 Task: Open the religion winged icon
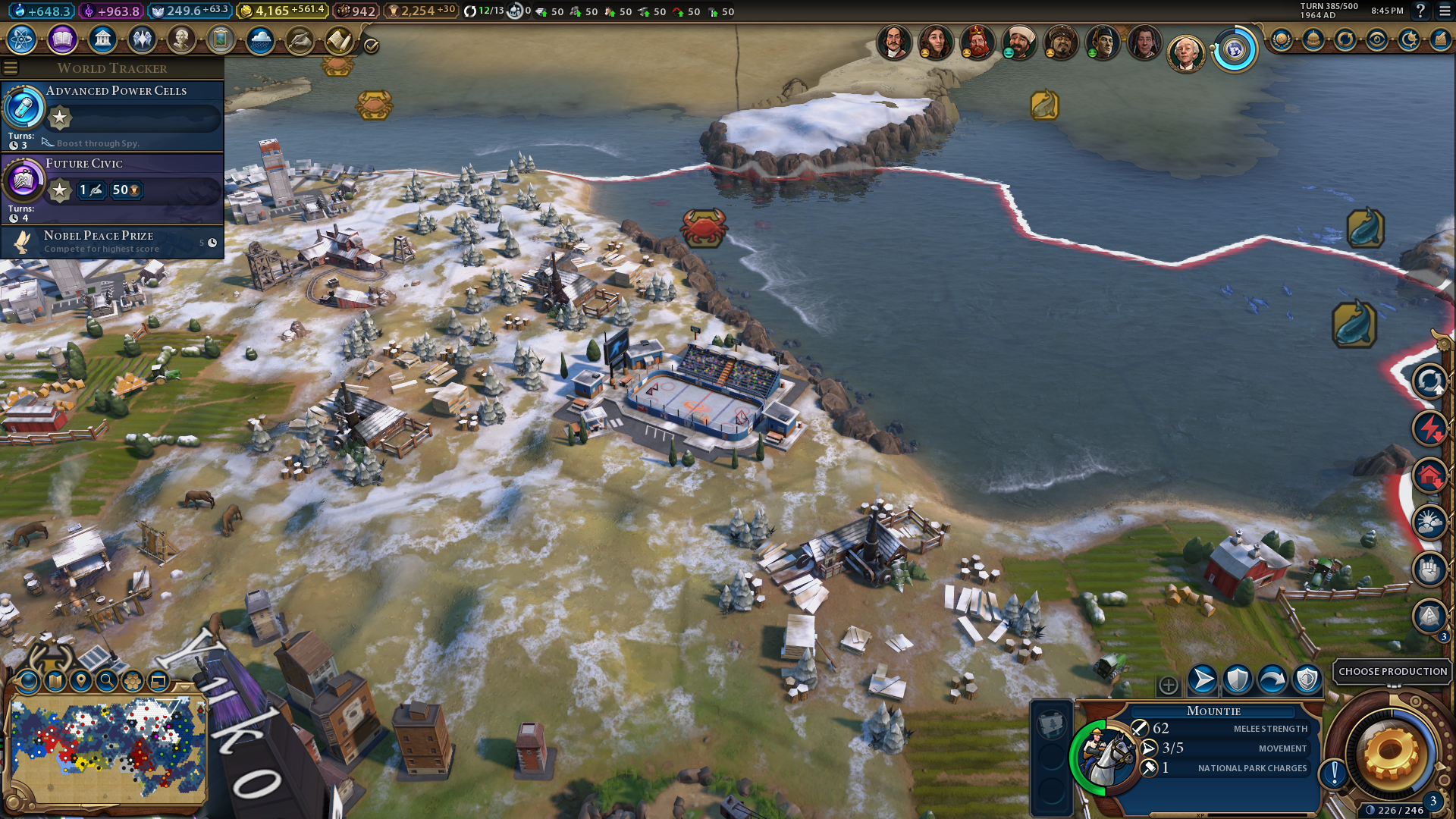point(142,39)
